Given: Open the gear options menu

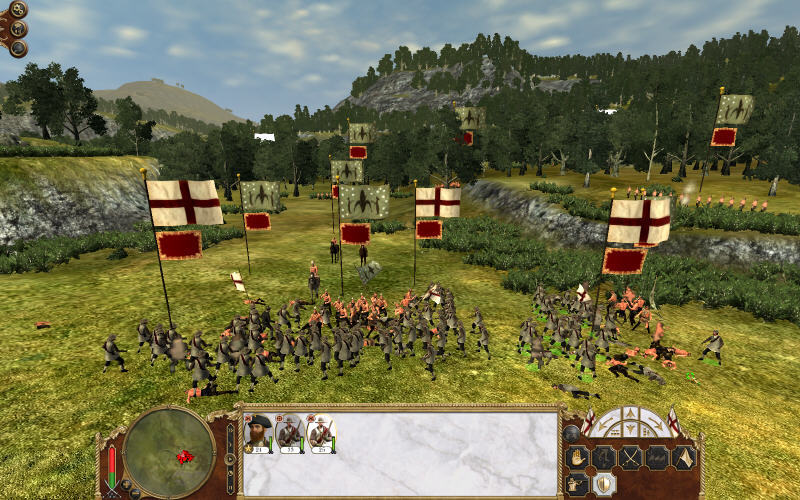Looking at the screenshot, I should pyautogui.click(x=18, y=10).
